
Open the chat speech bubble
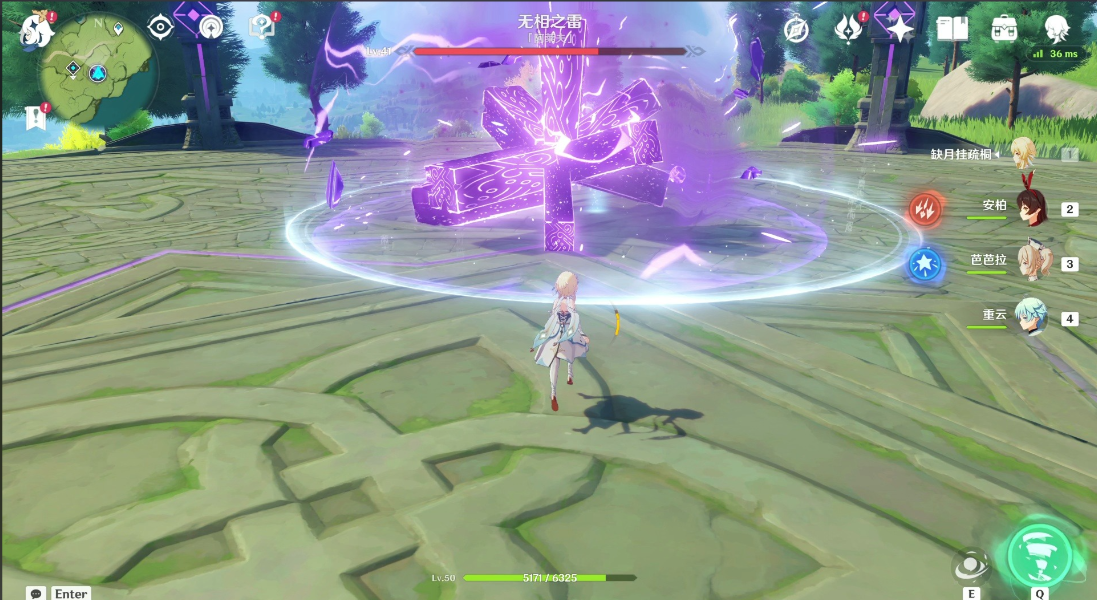tap(37, 593)
